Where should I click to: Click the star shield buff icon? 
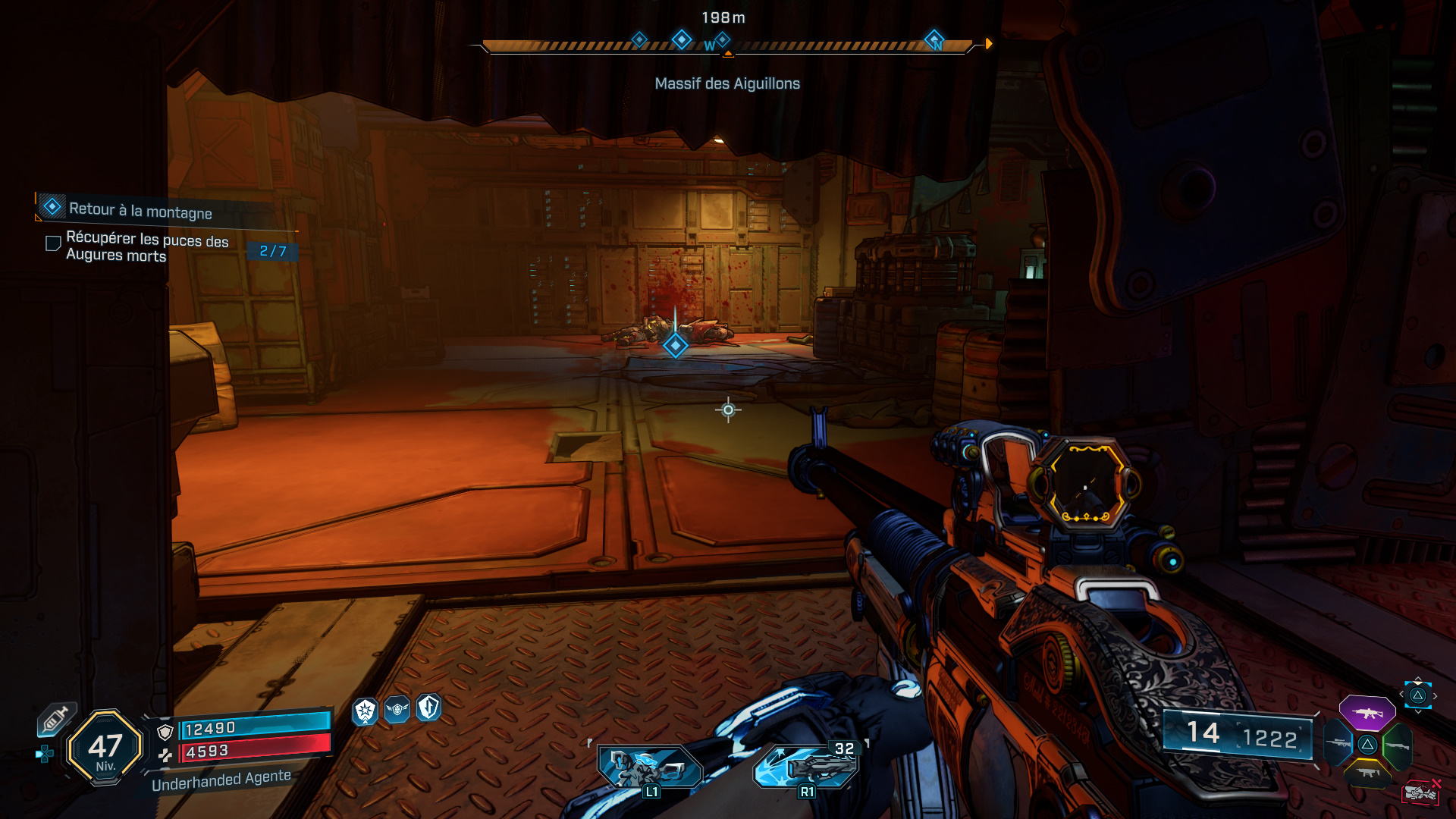pos(366,711)
